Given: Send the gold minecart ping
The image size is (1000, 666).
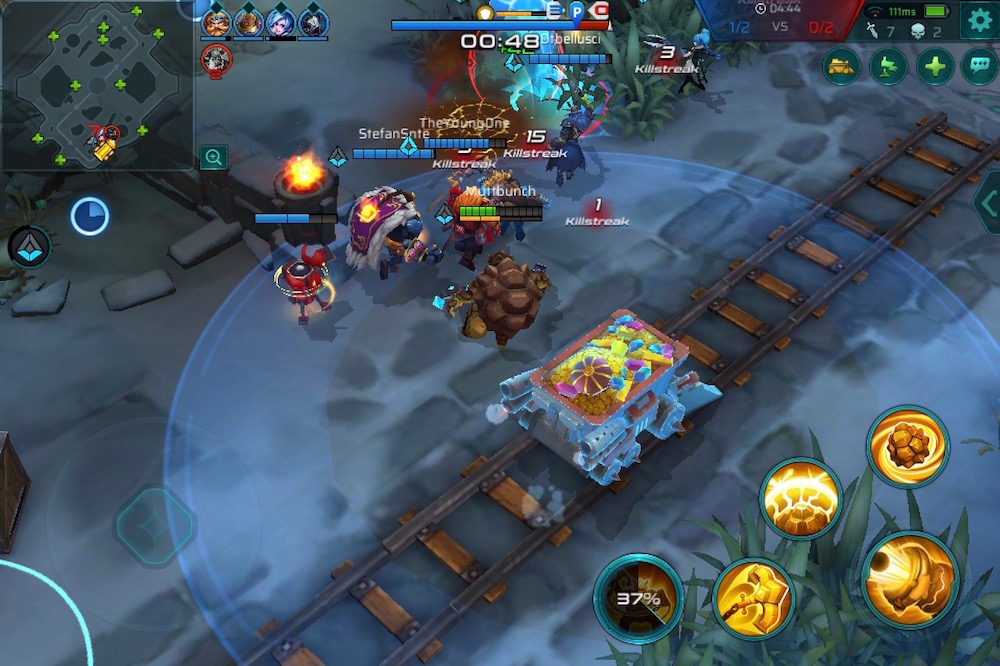Looking at the screenshot, I should tap(841, 67).
